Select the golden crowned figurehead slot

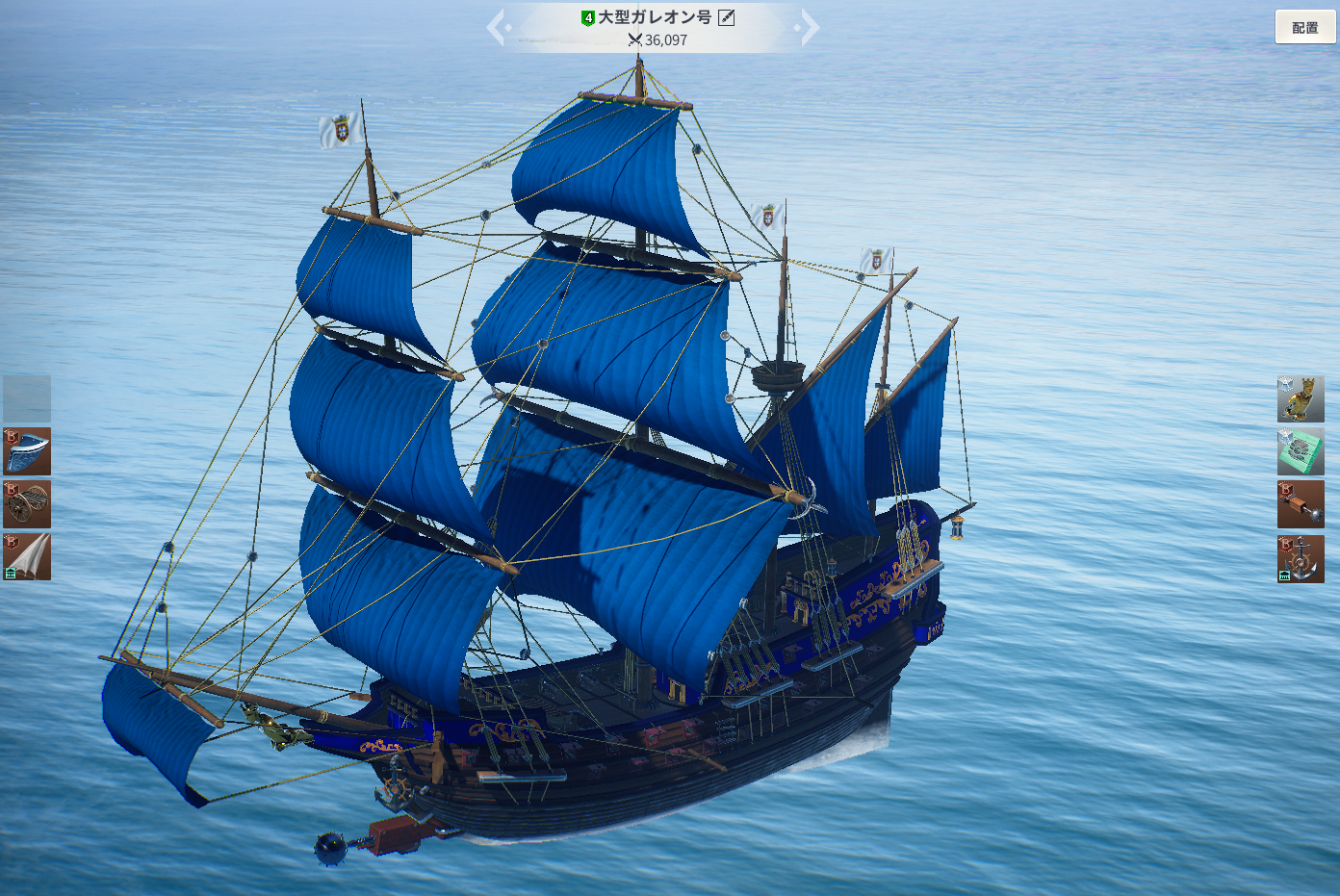click(1301, 399)
